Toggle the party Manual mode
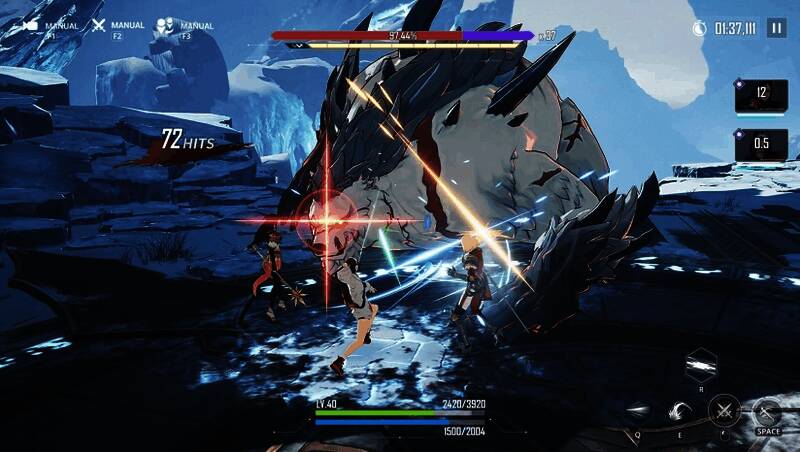The image size is (800, 452). click(x=165, y=28)
